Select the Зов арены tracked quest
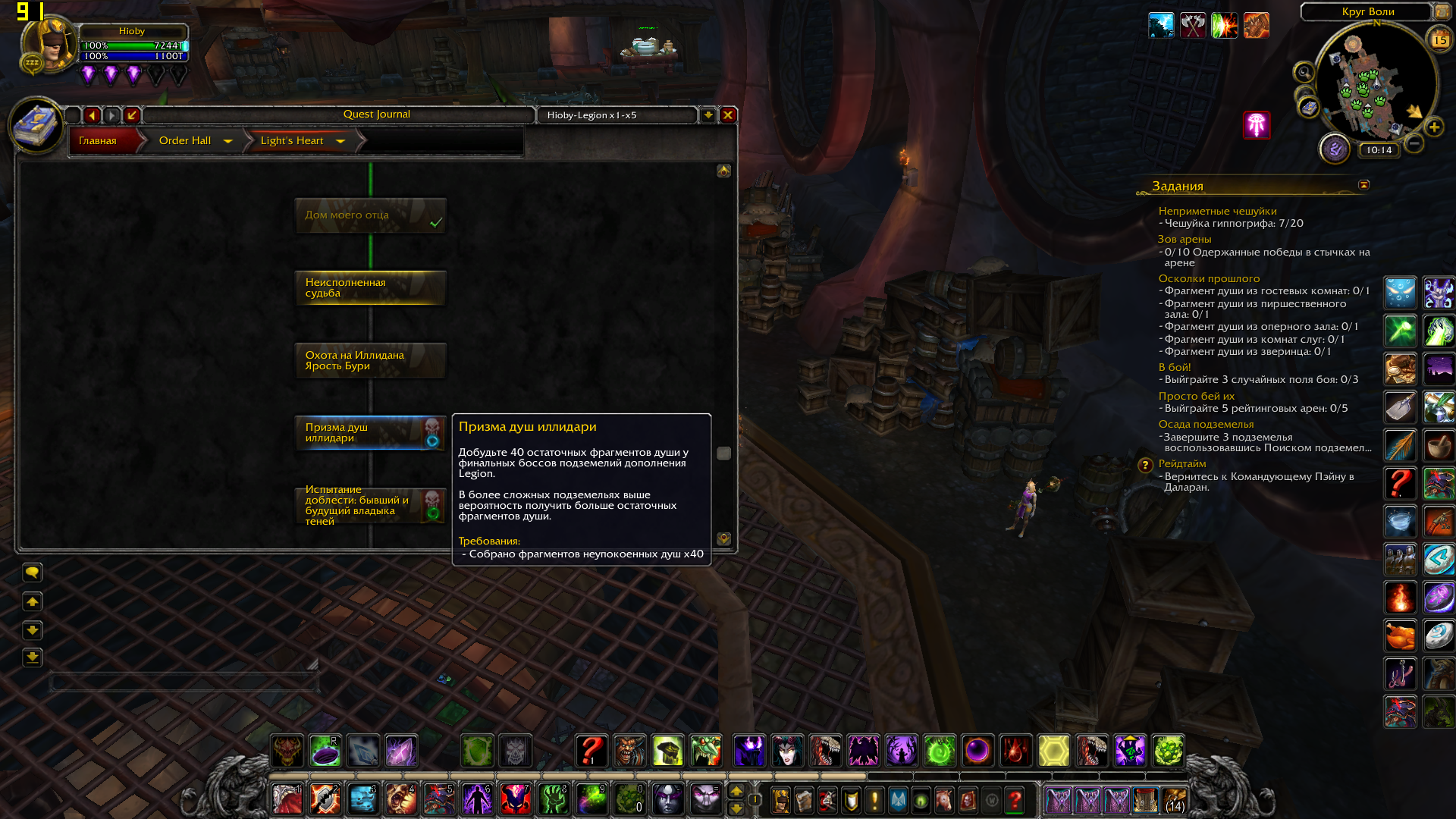Image resolution: width=1456 pixels, height=819 pixels. 1184,240
